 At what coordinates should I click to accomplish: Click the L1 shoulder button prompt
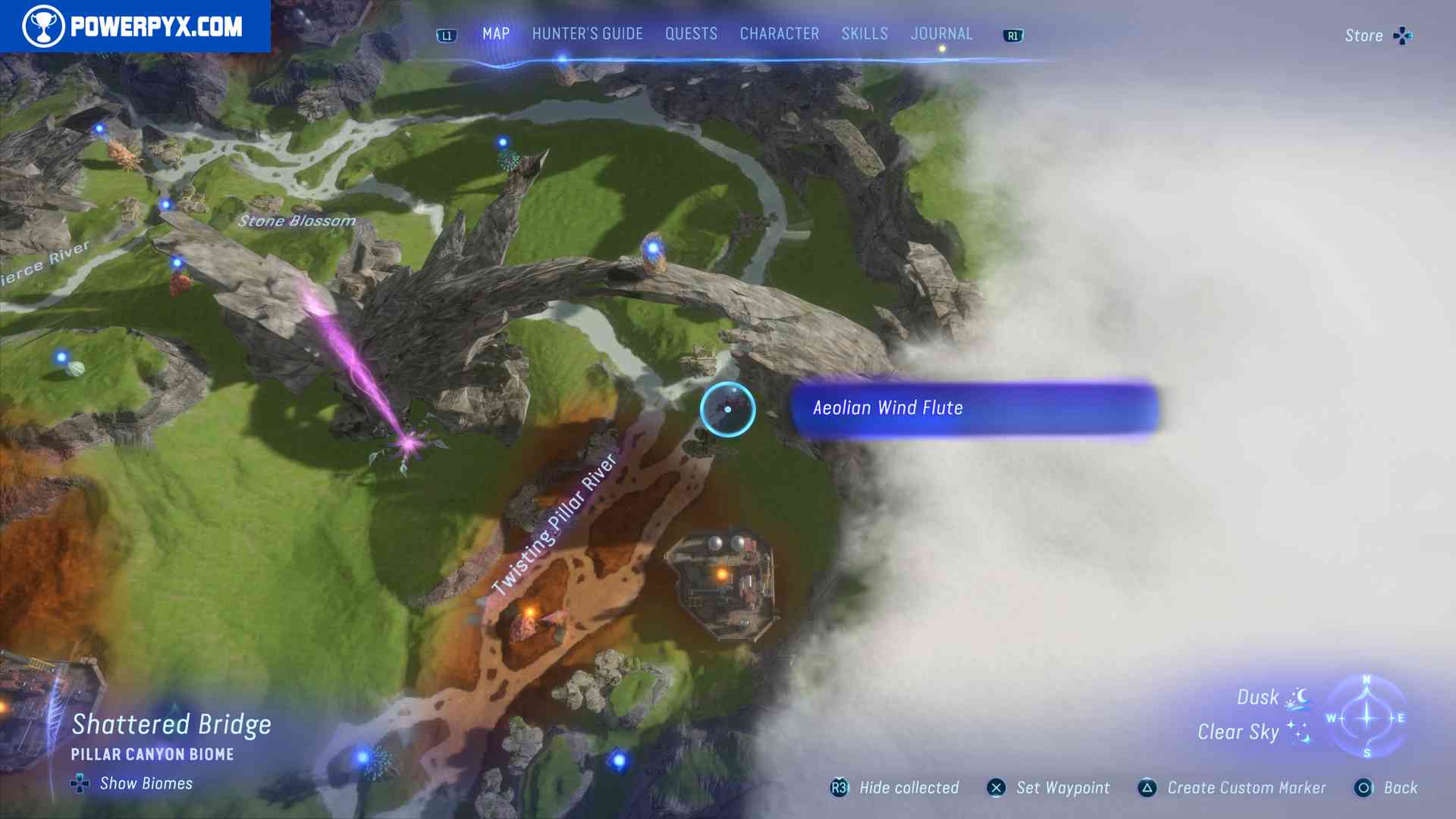coord(446,35)
